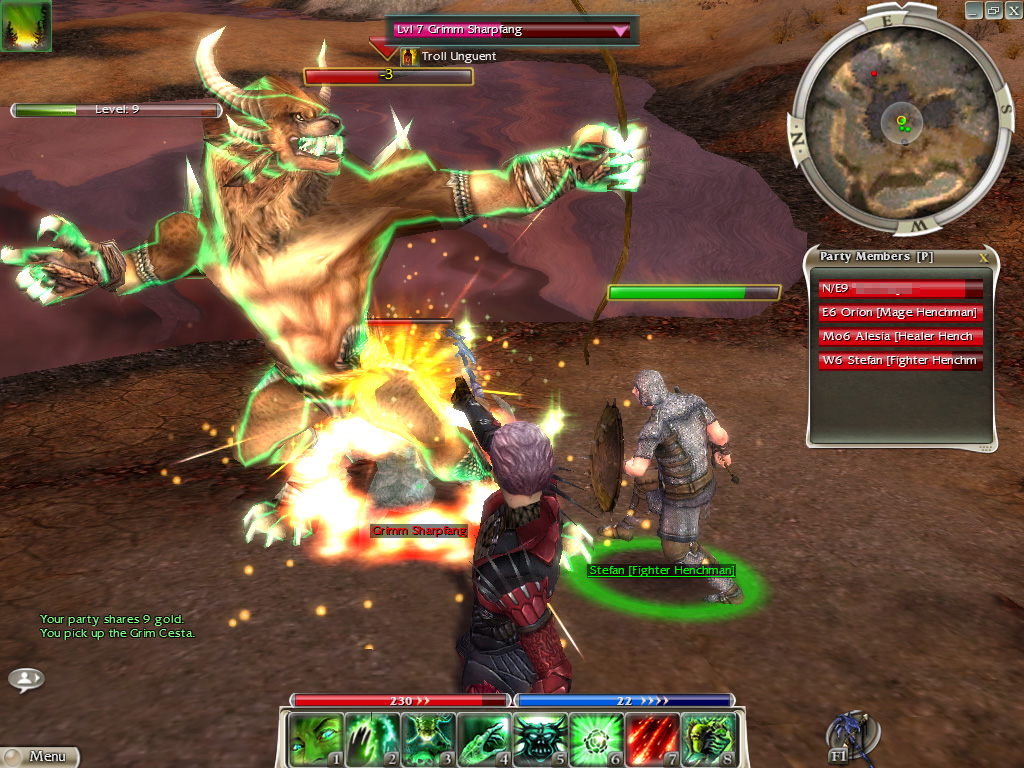Select Alesia the Healer Henchman in party list
This screenshot has height=768, width=1024.
tap(900, 337)
